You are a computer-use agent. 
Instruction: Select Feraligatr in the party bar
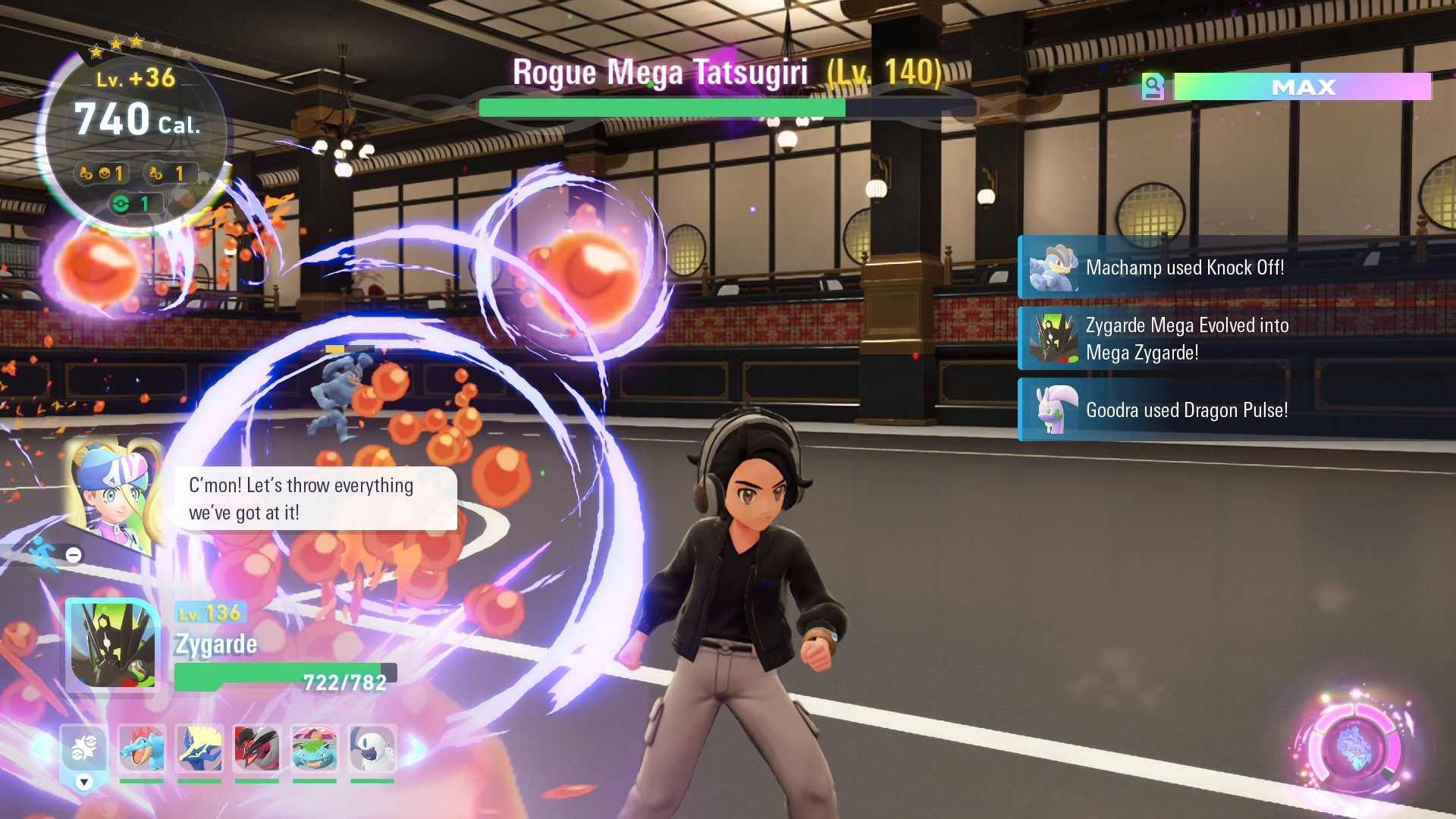pyautogui.click(x=142, y=748)
